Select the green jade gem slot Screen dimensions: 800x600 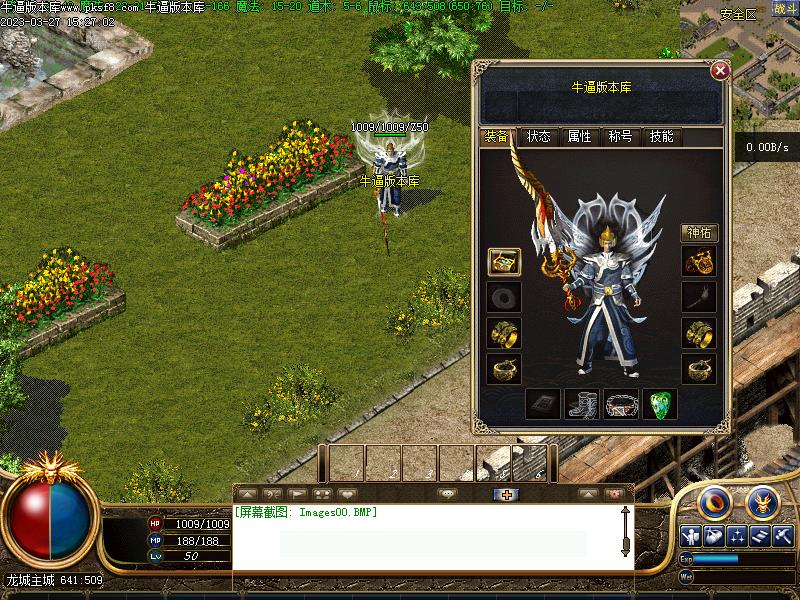pyautogui.click(x=659, y=404)
